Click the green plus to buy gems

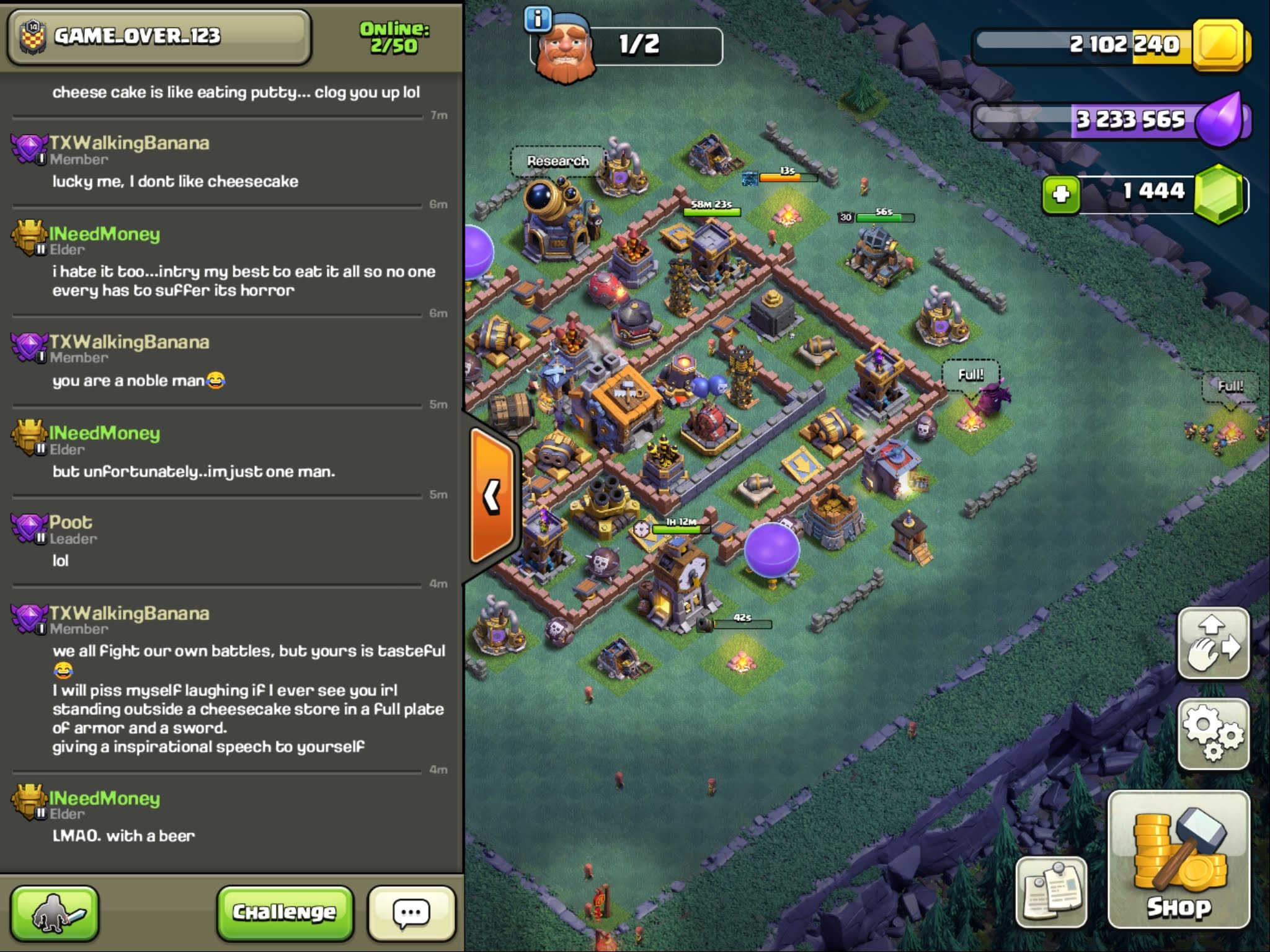pyautogui.click(x=1061, y=195)
